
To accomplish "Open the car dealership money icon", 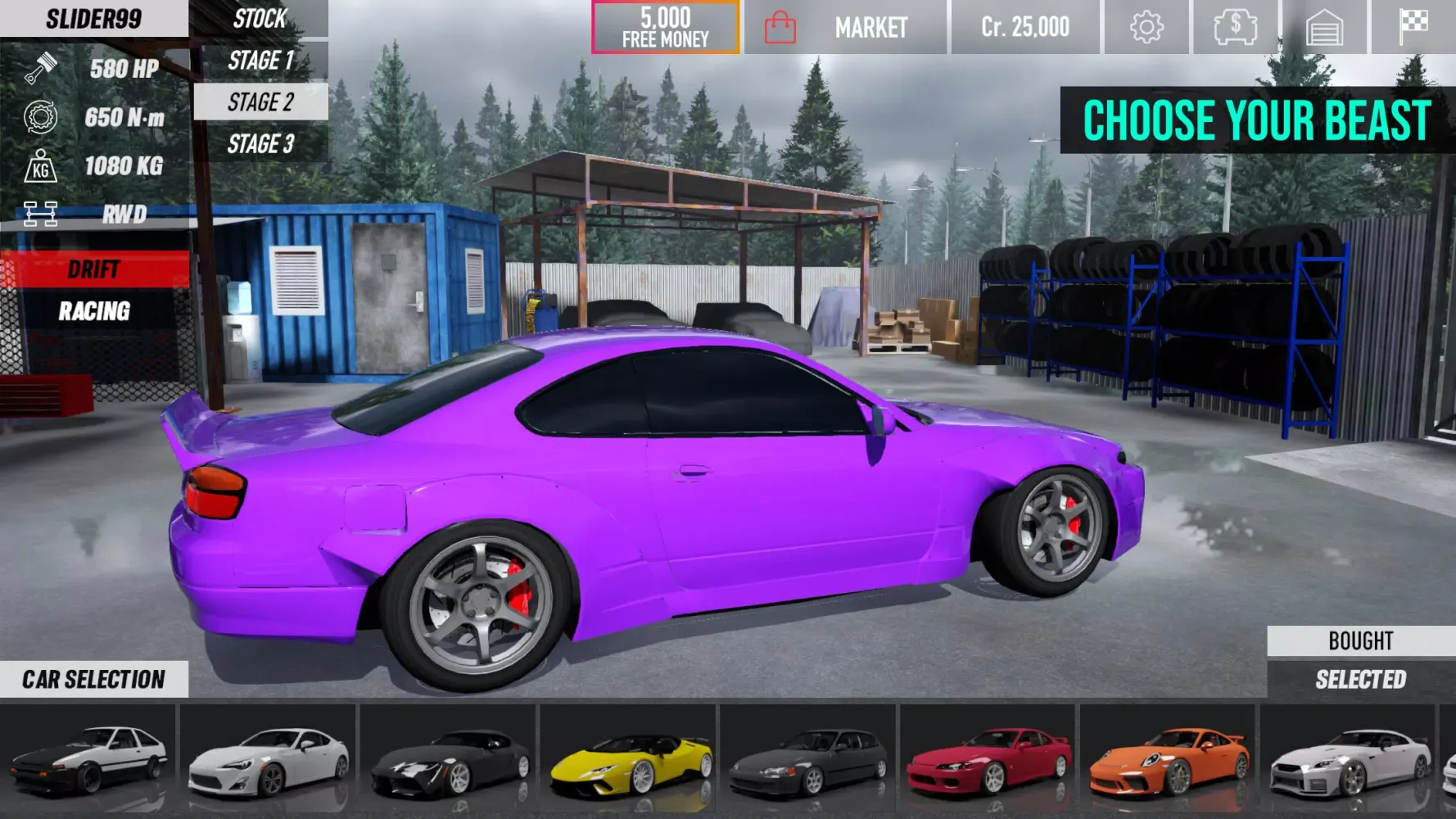I will click(x=1237, y=25).
